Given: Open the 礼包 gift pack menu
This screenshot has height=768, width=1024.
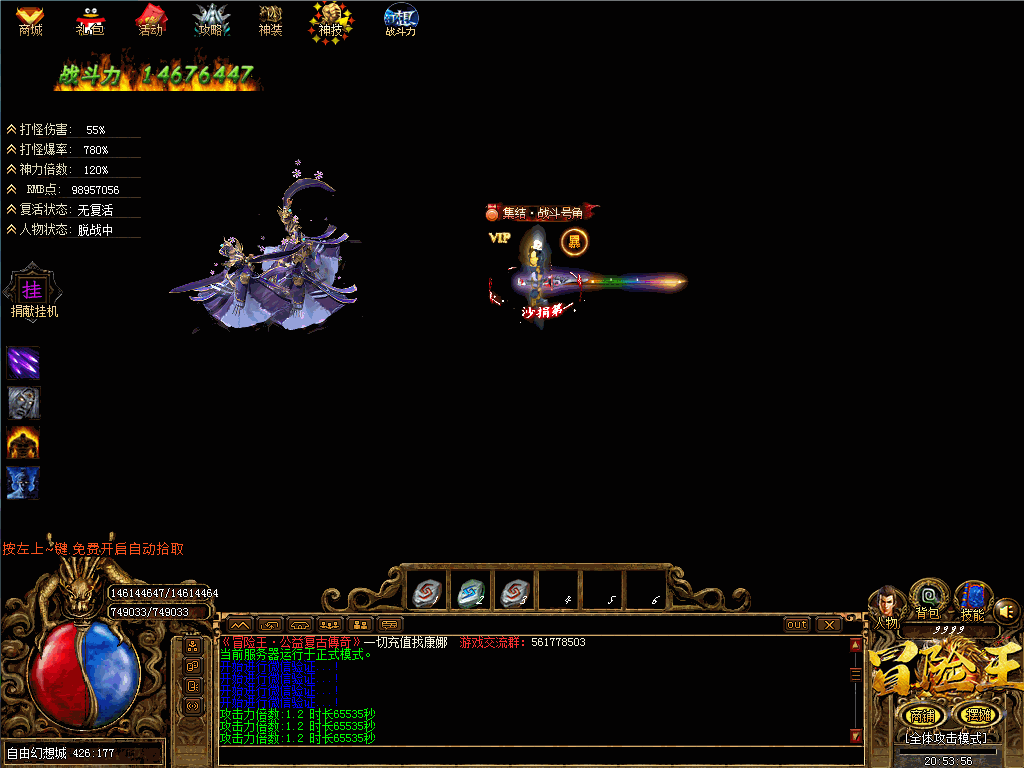Looking at the screenshot, I should click(x=90, y=20).
